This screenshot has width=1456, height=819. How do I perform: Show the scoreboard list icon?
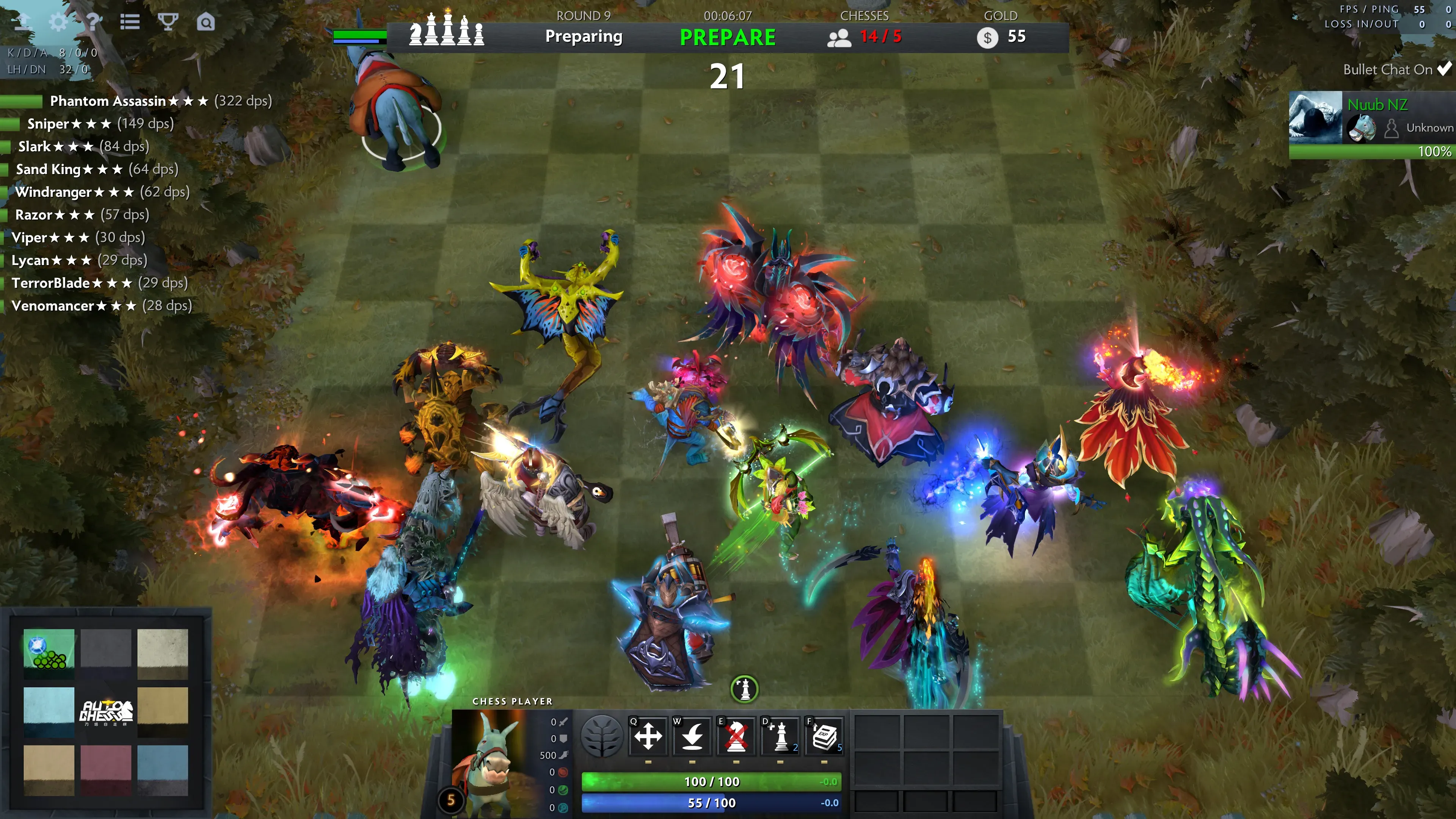[130, 22]
